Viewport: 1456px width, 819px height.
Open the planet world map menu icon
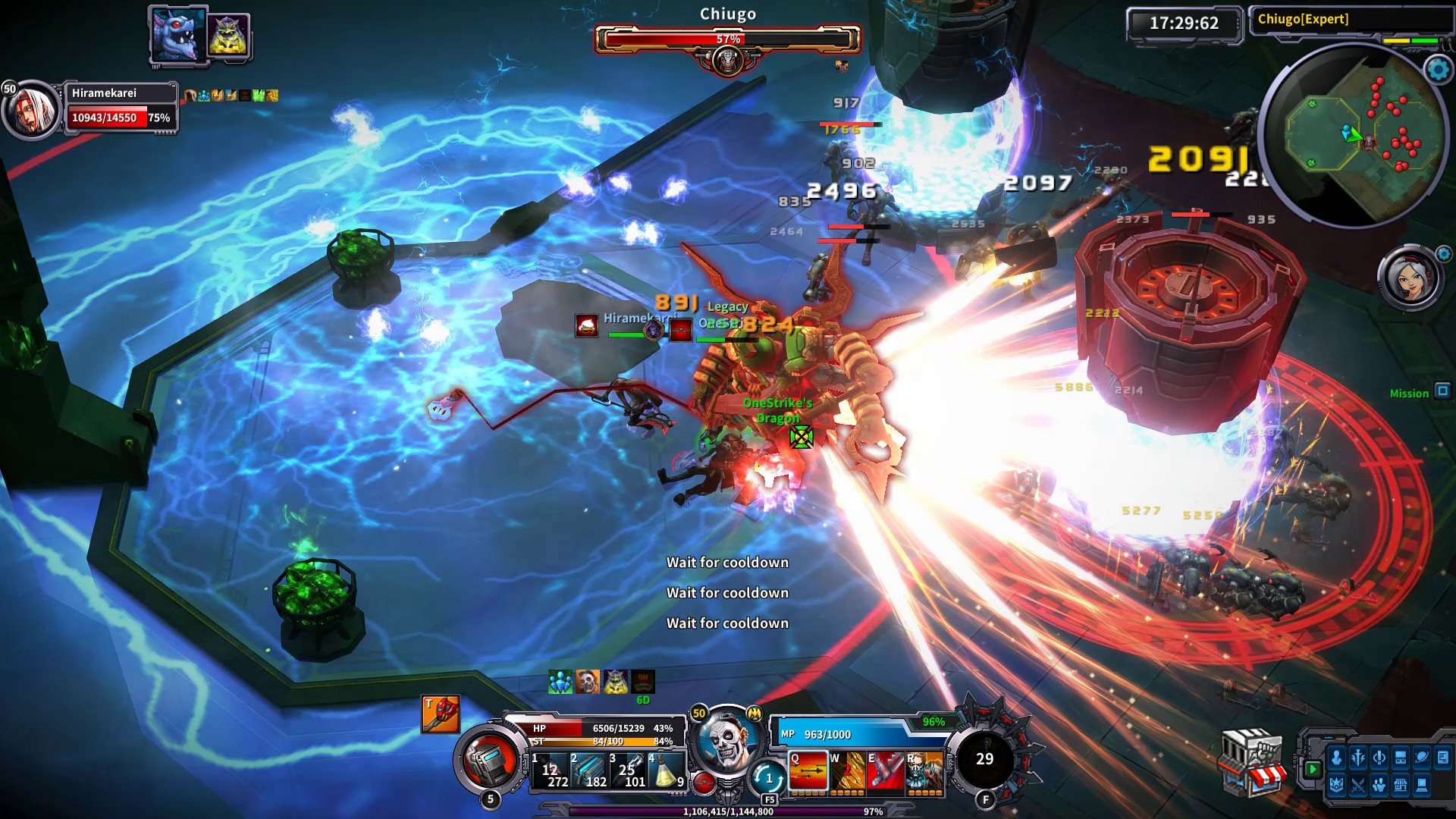tap(1422, 757)
